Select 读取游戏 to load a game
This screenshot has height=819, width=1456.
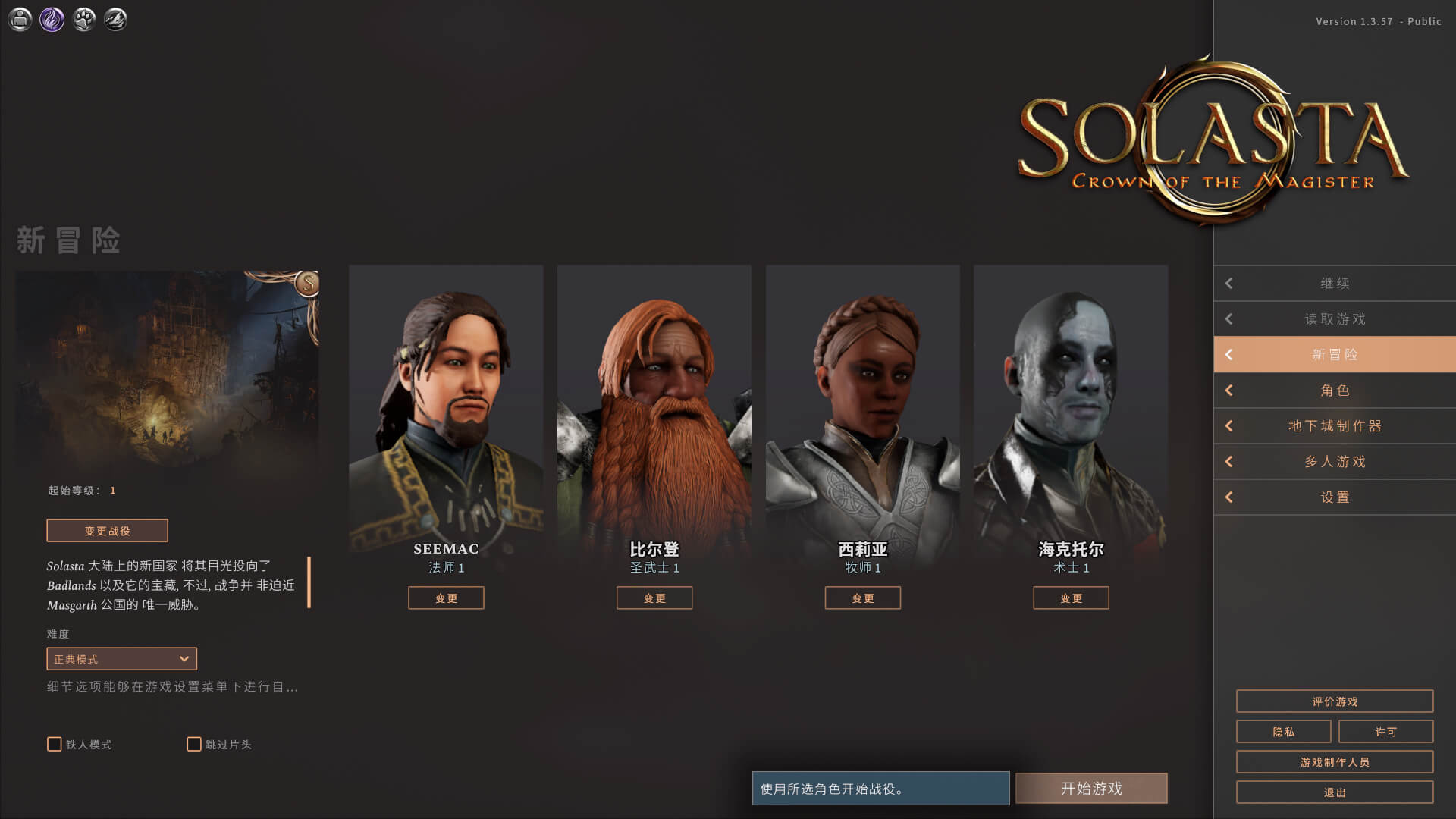pyautogui.click(x=1335, y=319)
